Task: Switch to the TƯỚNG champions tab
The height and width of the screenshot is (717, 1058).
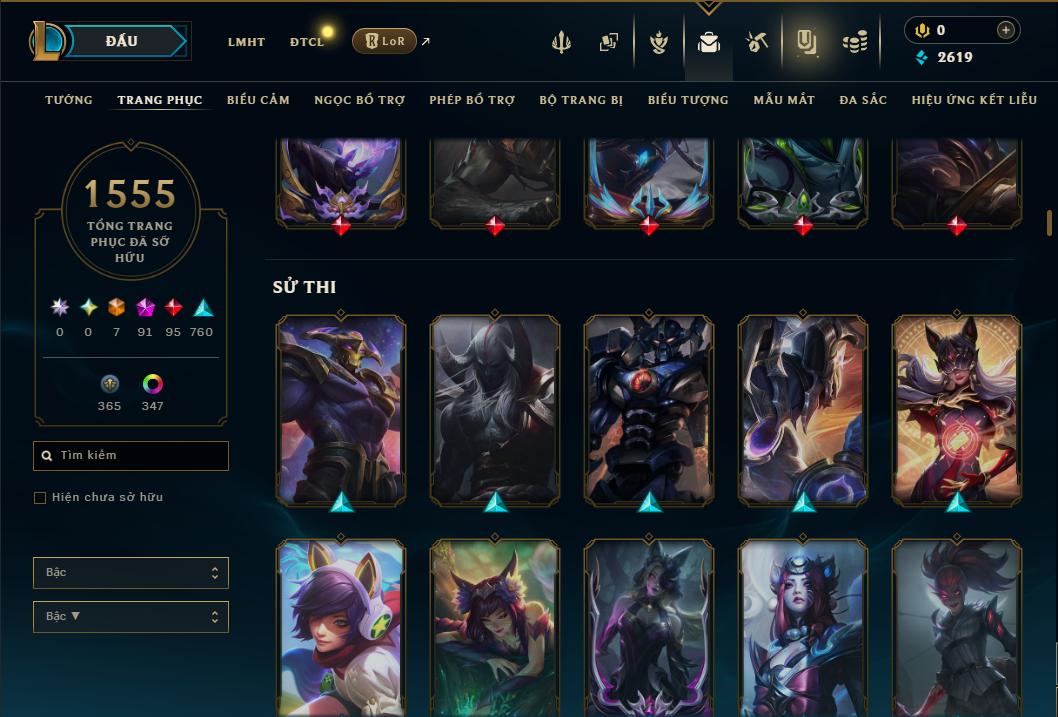Action: [x=69, y=100]
